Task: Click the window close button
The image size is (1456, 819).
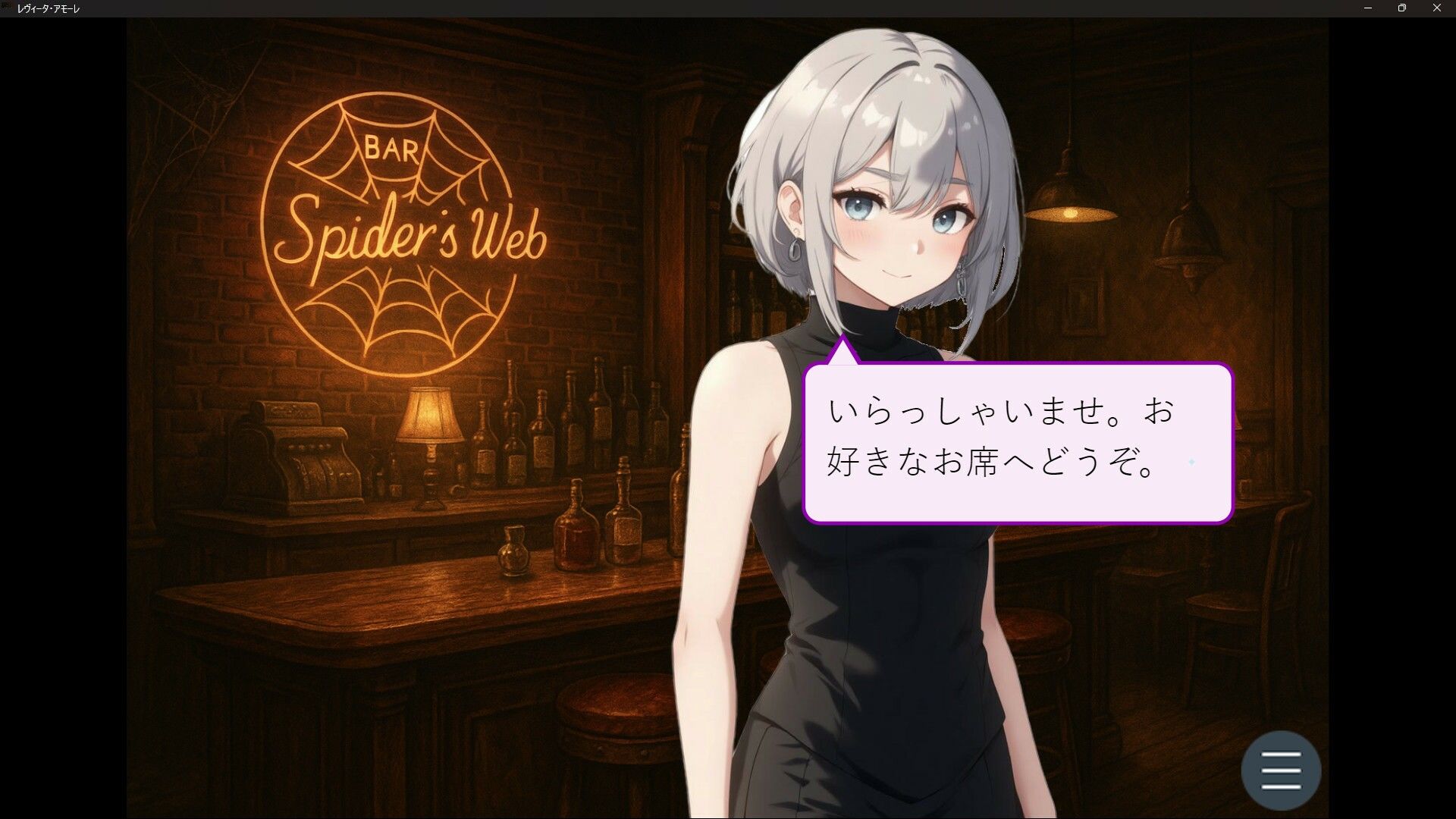Action: pyautogui.click(x=1436, y=8)
